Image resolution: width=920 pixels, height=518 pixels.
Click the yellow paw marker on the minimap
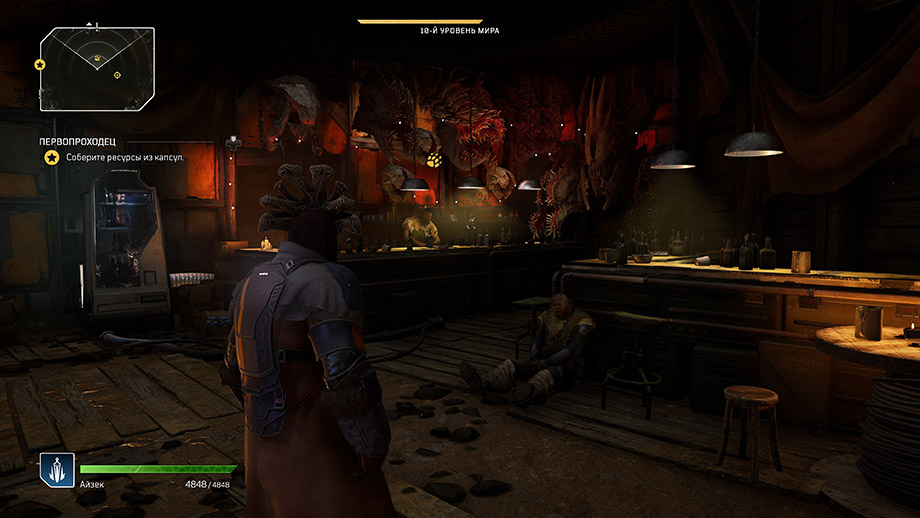[x=96, y=59]
